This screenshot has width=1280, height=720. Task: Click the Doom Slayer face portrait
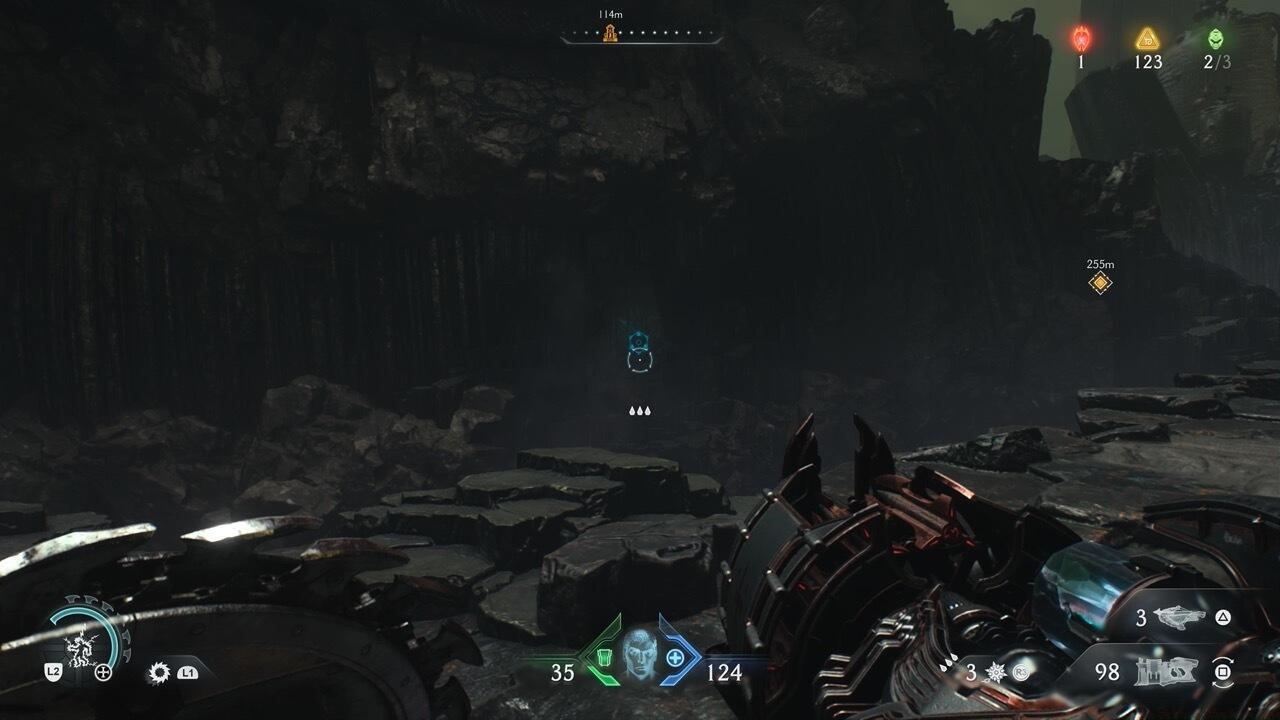640,655
